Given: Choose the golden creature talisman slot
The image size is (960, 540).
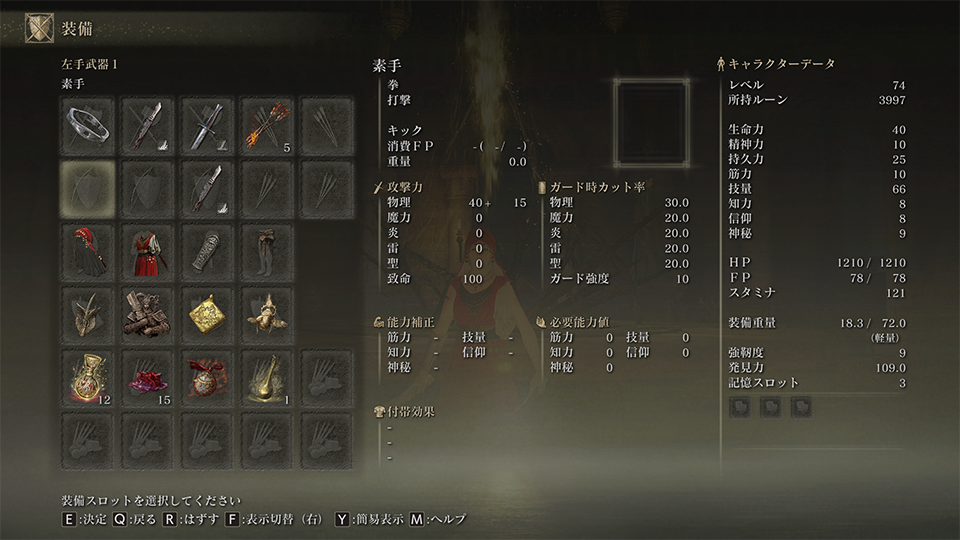Looking at the screenshot, I should click(267, 313).
